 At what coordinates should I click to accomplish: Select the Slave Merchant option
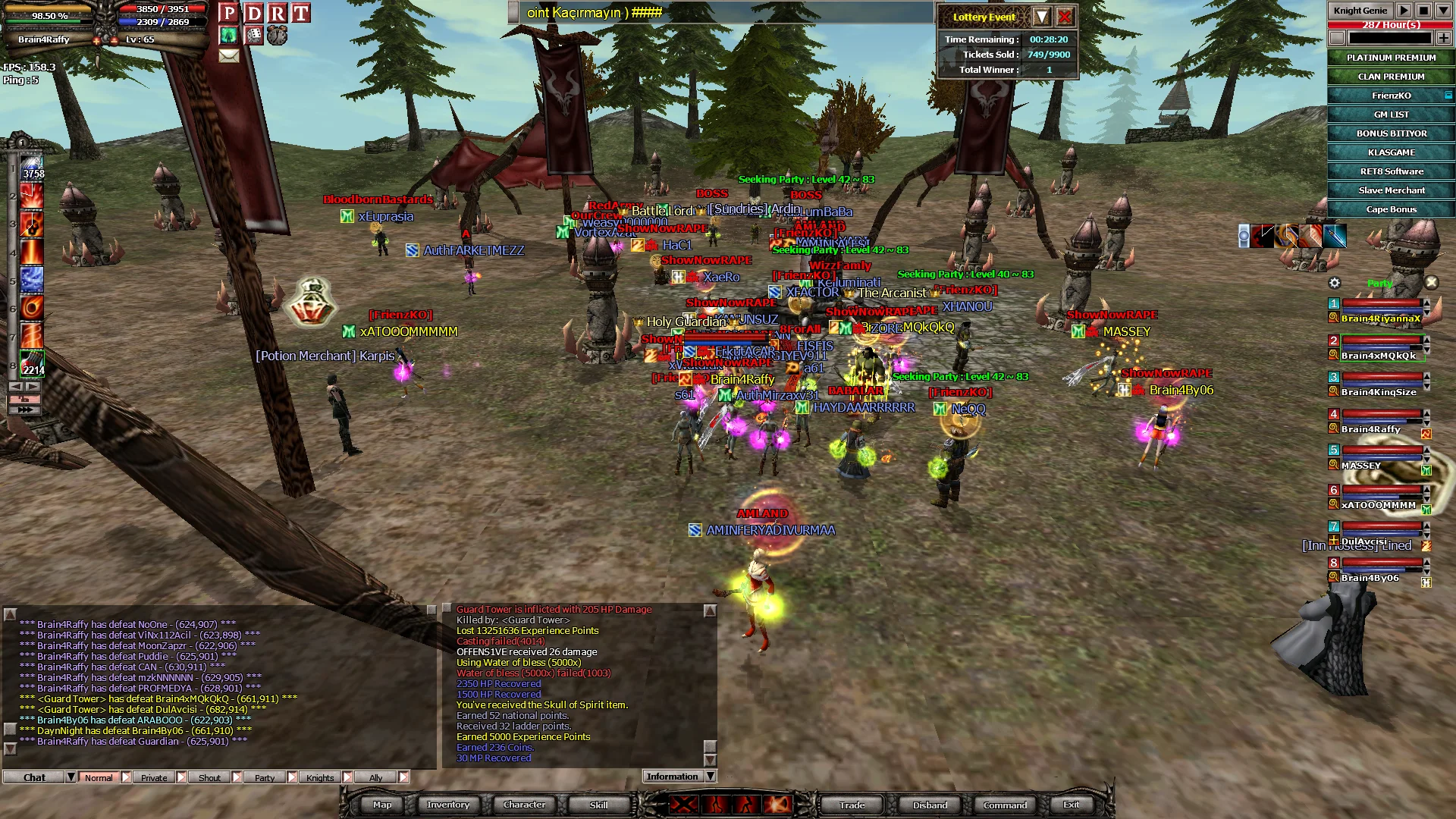pyautogui.click(x=1391, y=190)
